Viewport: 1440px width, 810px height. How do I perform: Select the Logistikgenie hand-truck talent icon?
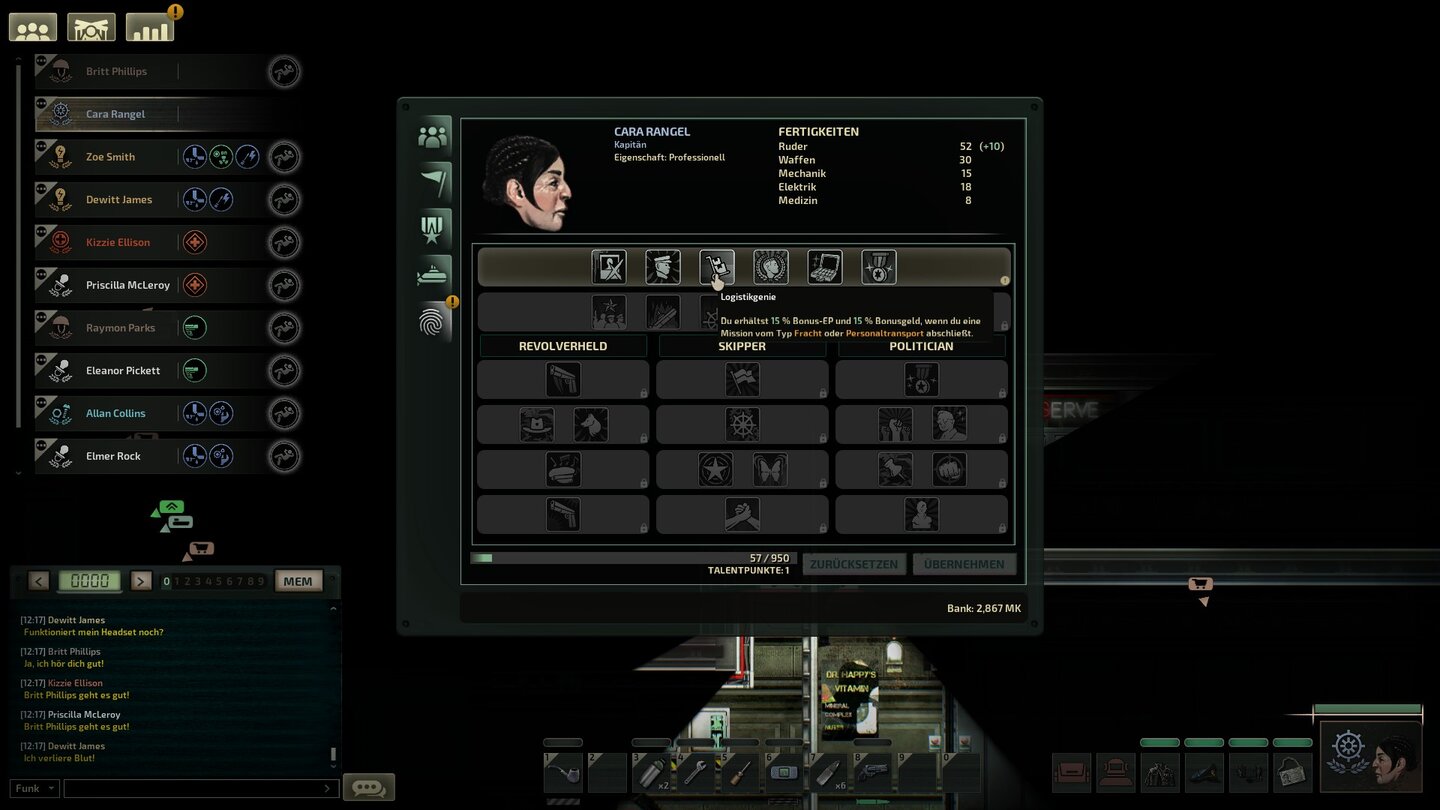[x=716, y=266]
